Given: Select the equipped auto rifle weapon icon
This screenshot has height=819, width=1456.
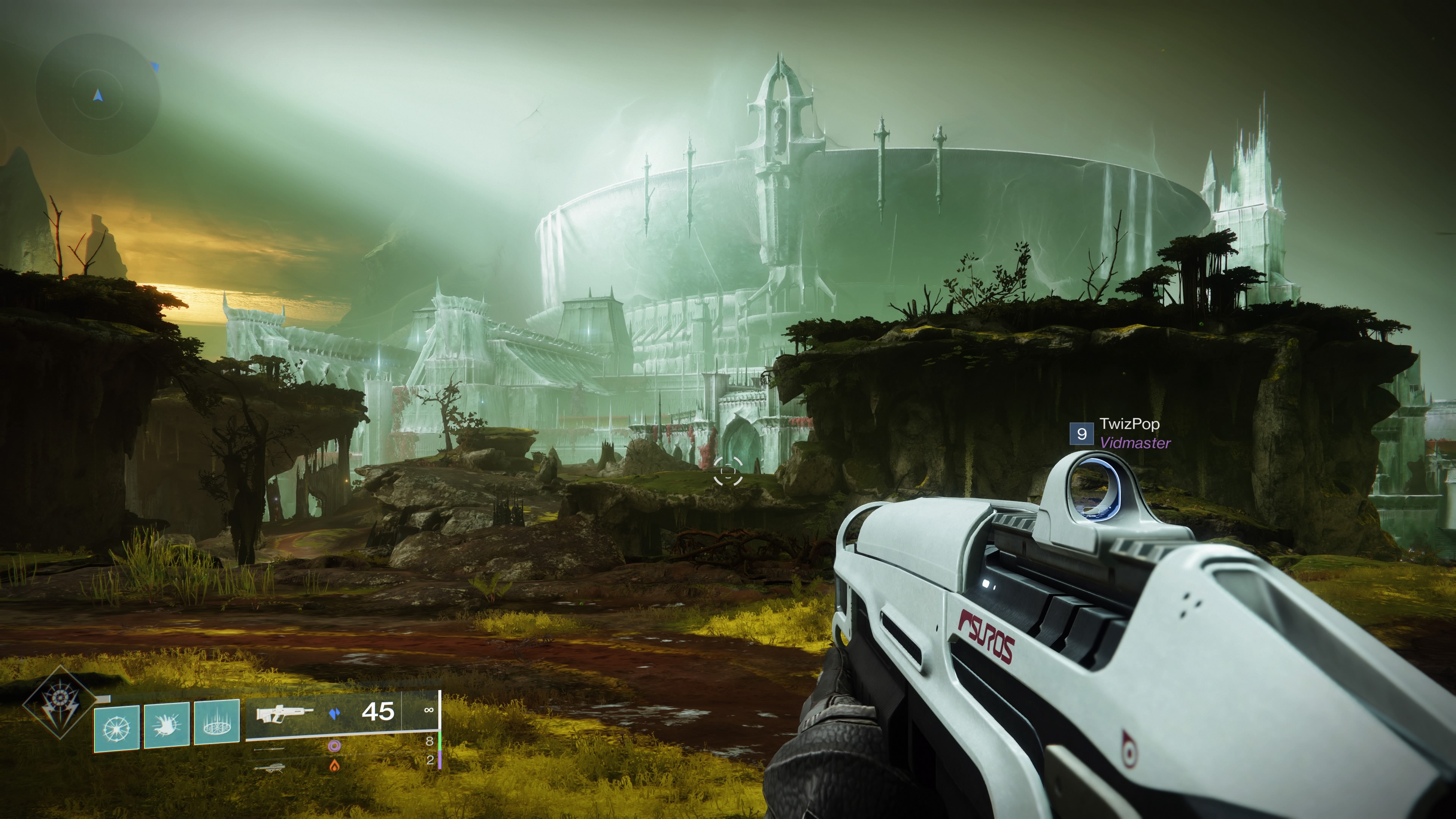Looking at the screenshot, I should point(284,713).
